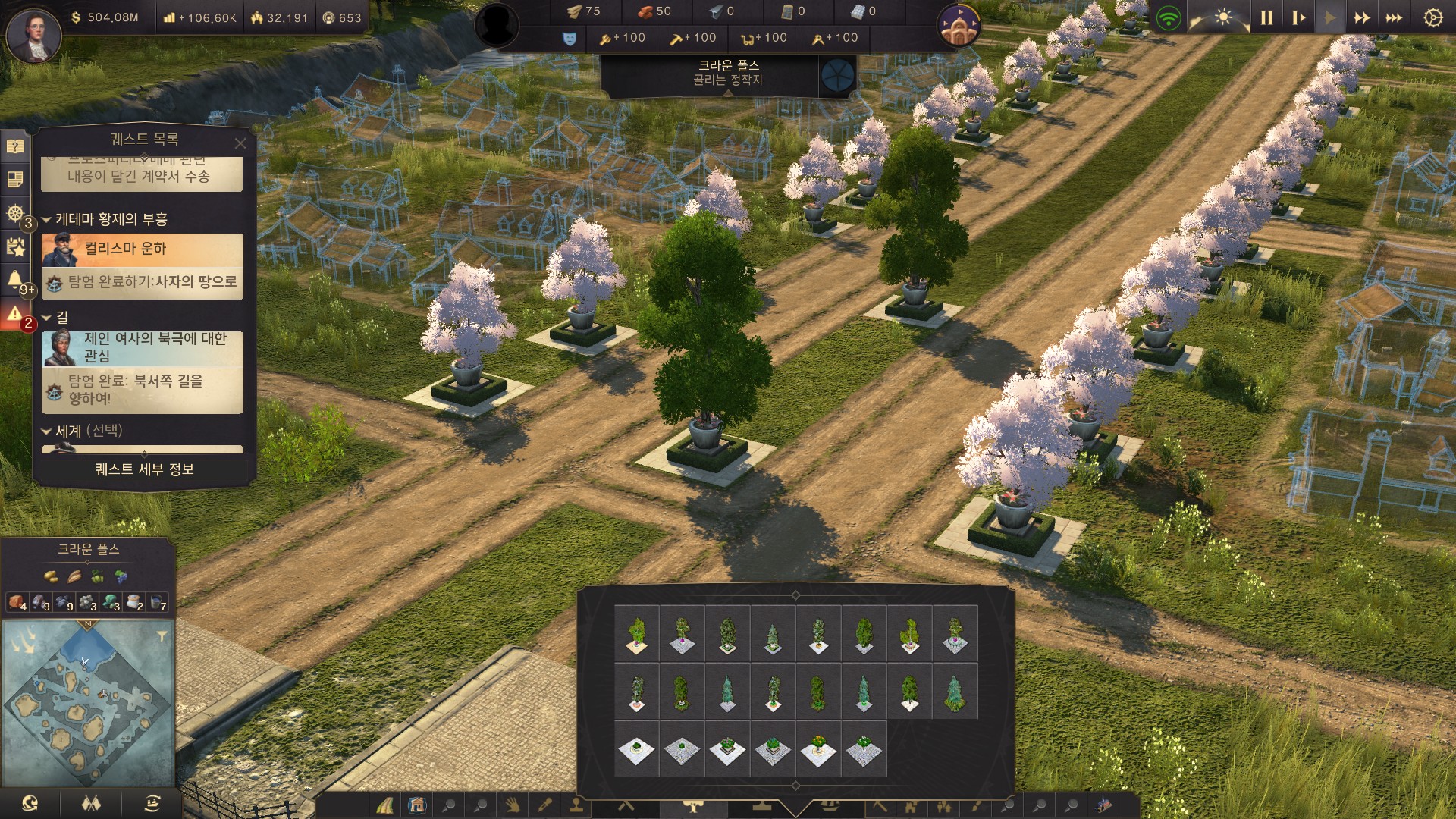1456x819 pixels.
Task: Close the 퀘스트 목록 quest list panel
Action: click(240, 143)
